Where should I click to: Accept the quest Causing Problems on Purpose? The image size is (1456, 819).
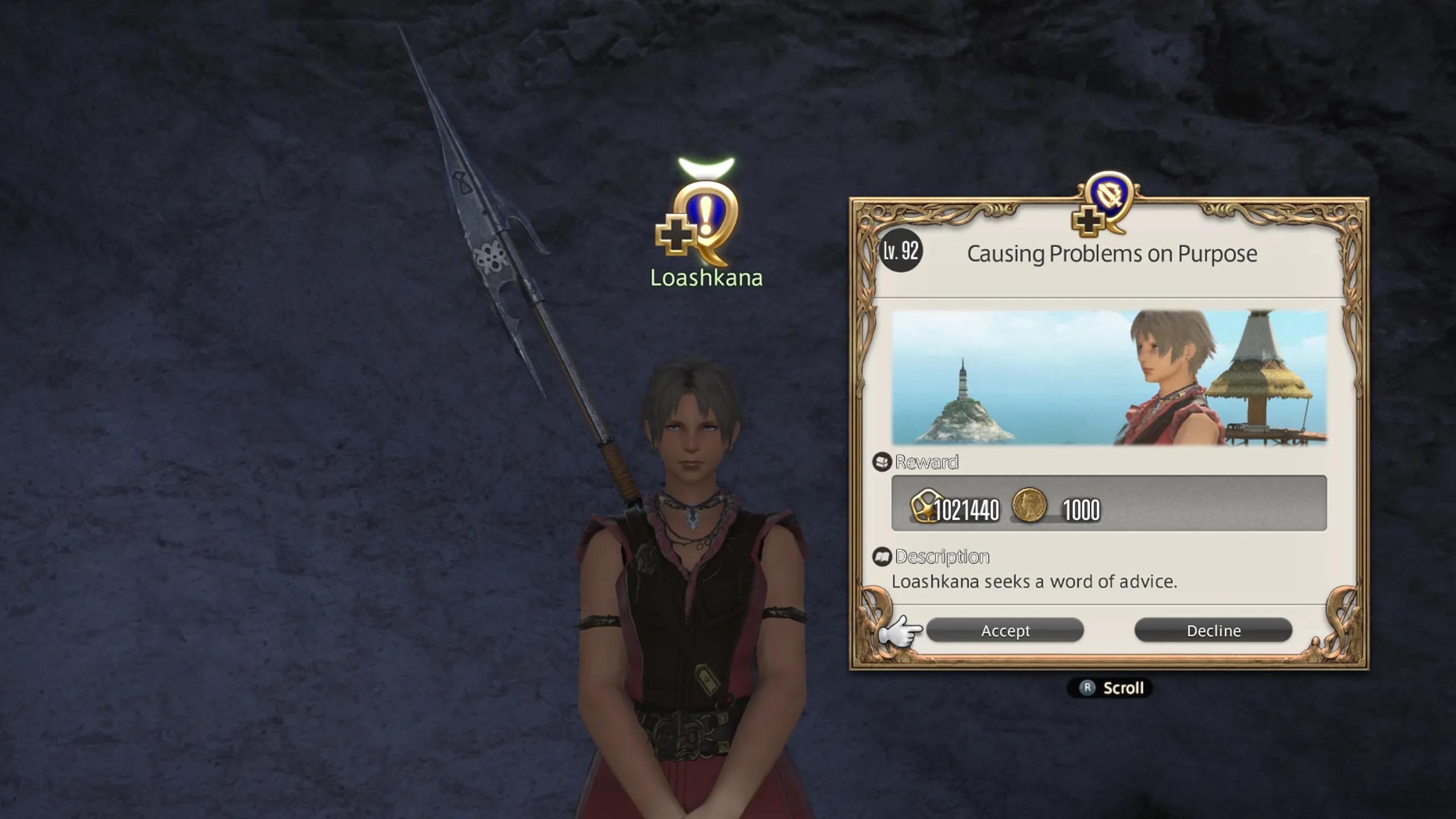tap(1004, 630)
